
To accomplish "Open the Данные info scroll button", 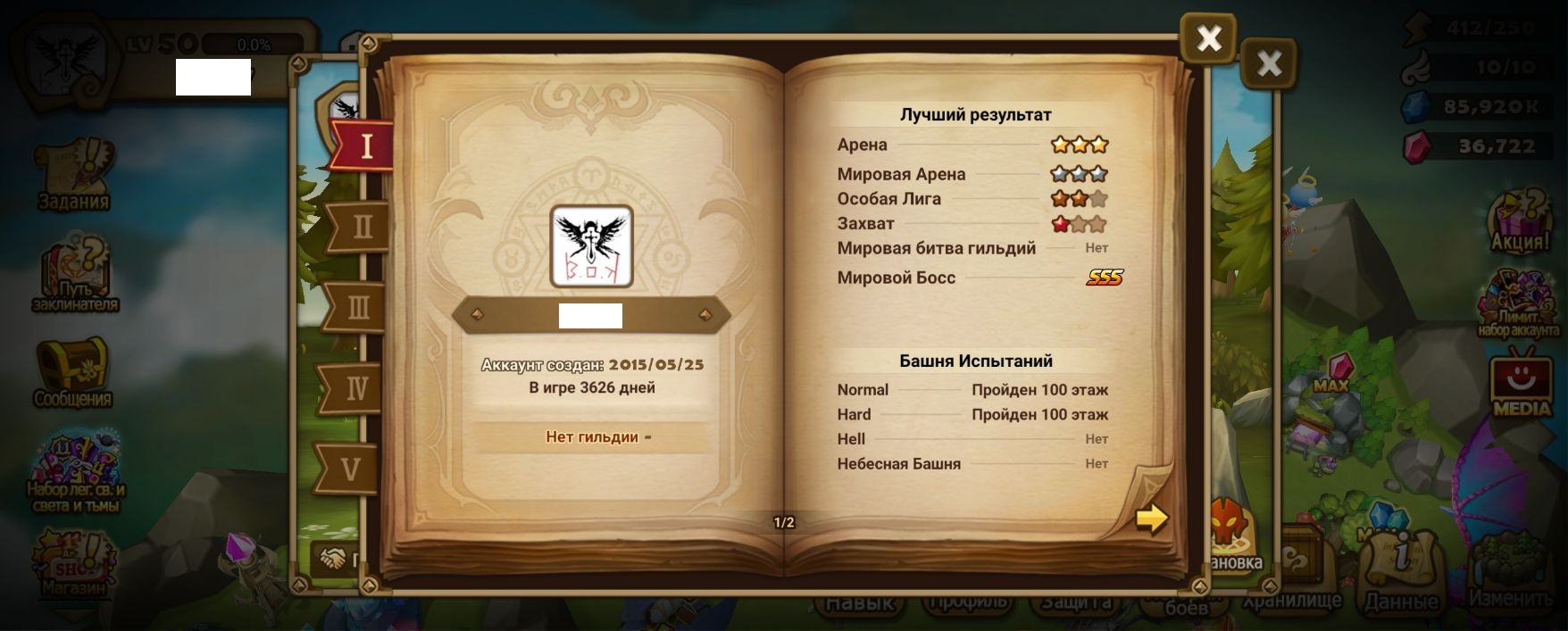I will [1401, 571].
